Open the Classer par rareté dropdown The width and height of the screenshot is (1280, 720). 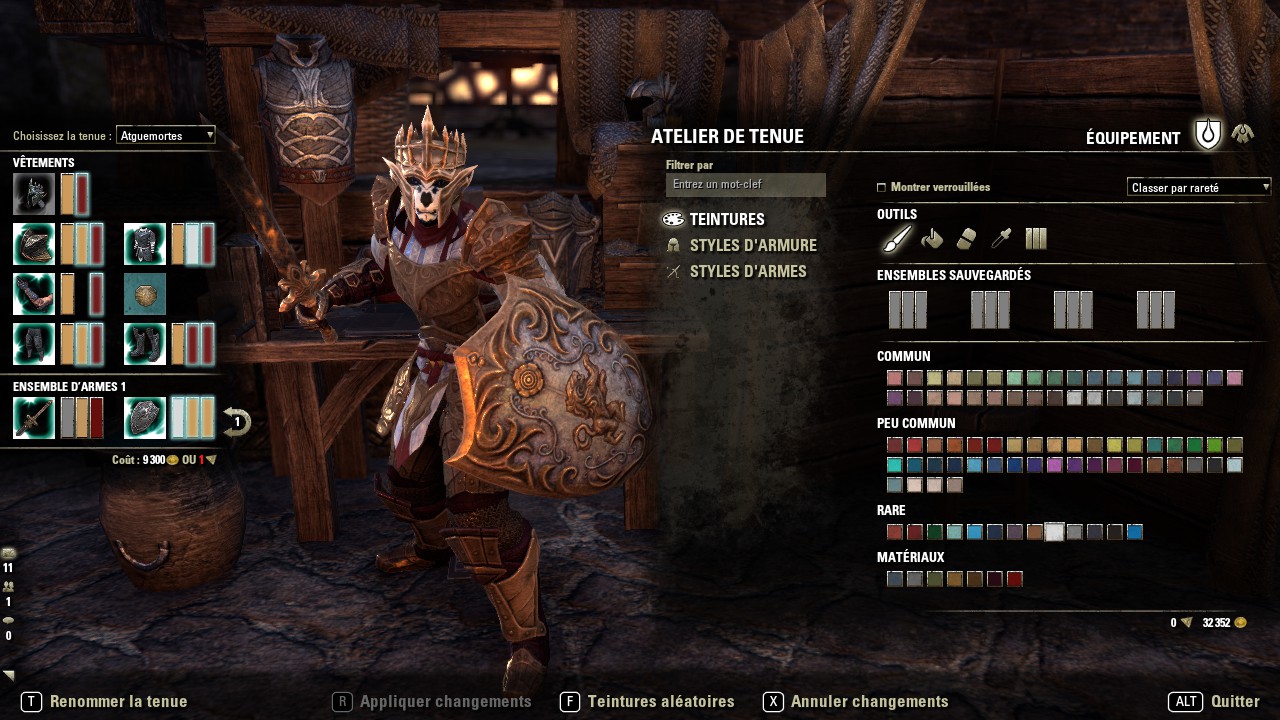click(x=1198, y=187)
